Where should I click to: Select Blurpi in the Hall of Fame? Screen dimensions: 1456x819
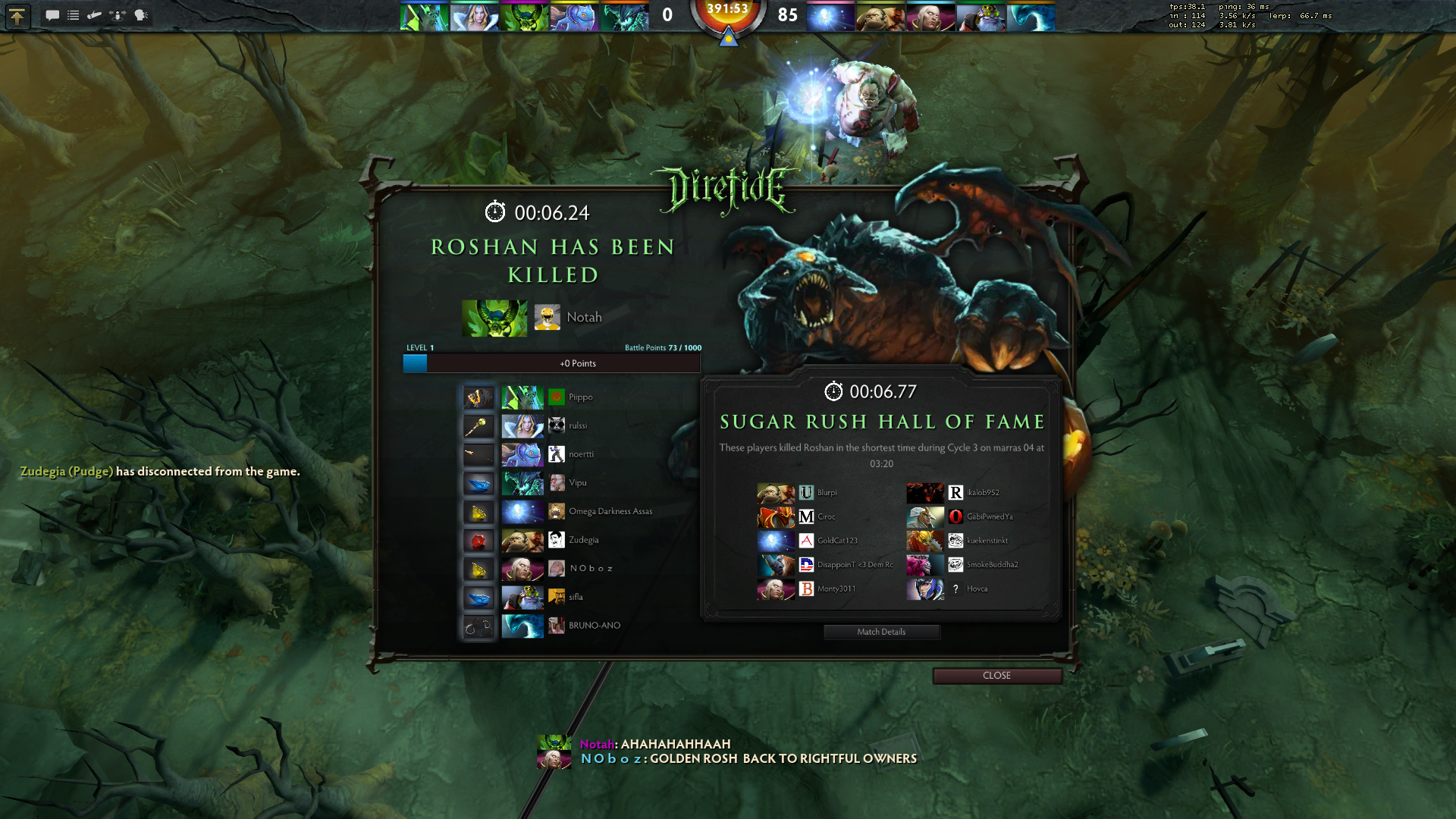tap(827, 493)
